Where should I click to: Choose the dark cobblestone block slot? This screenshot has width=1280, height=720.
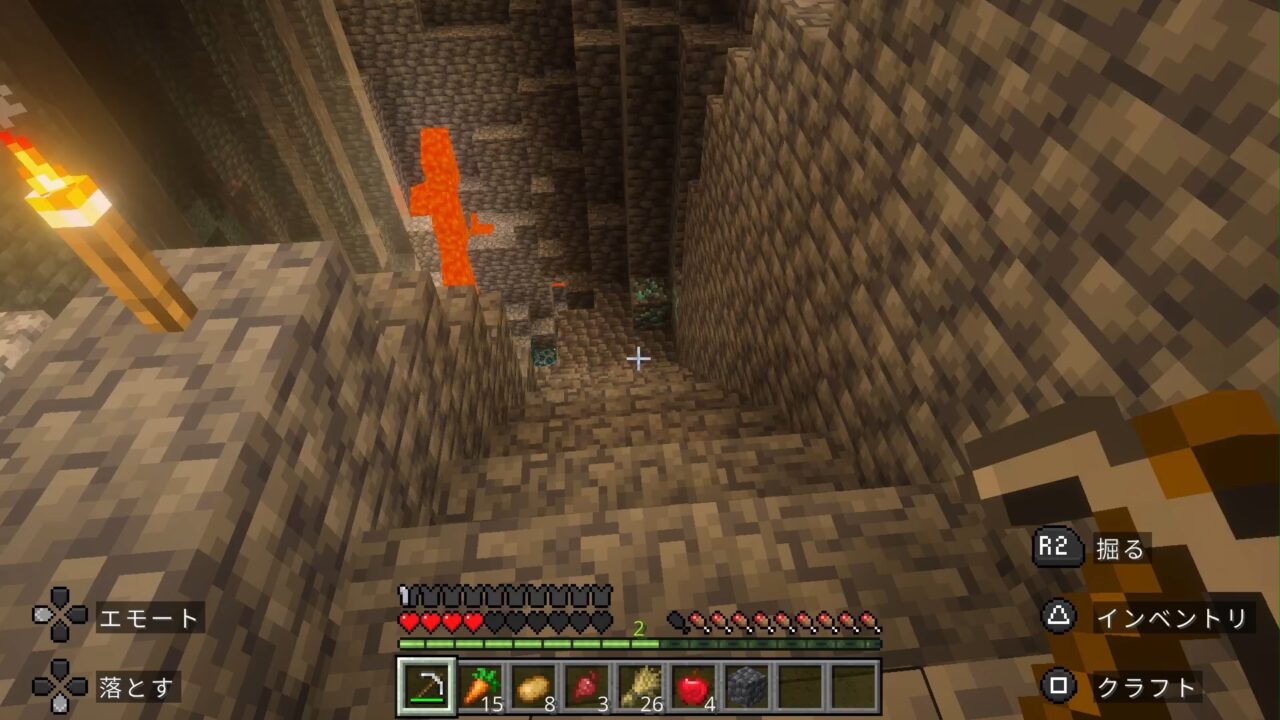pos(746,687)
